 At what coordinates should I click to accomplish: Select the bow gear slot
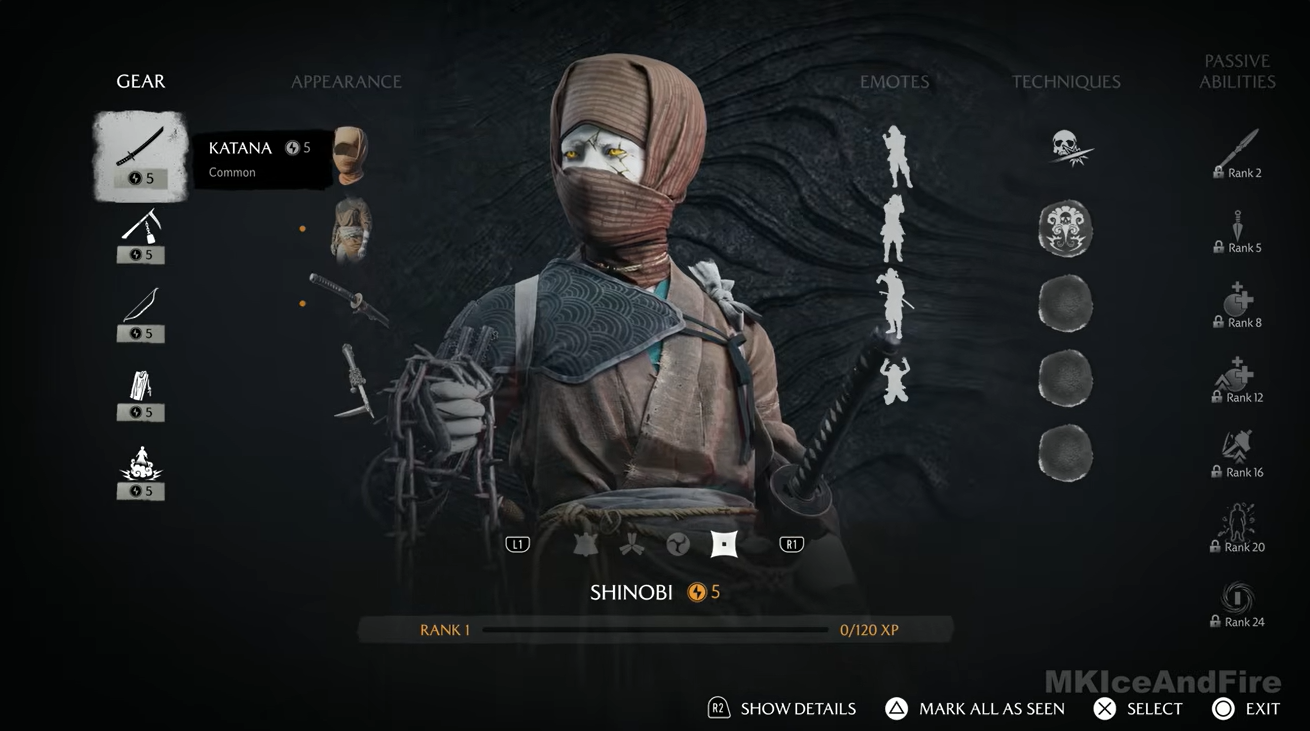[141, 313]
